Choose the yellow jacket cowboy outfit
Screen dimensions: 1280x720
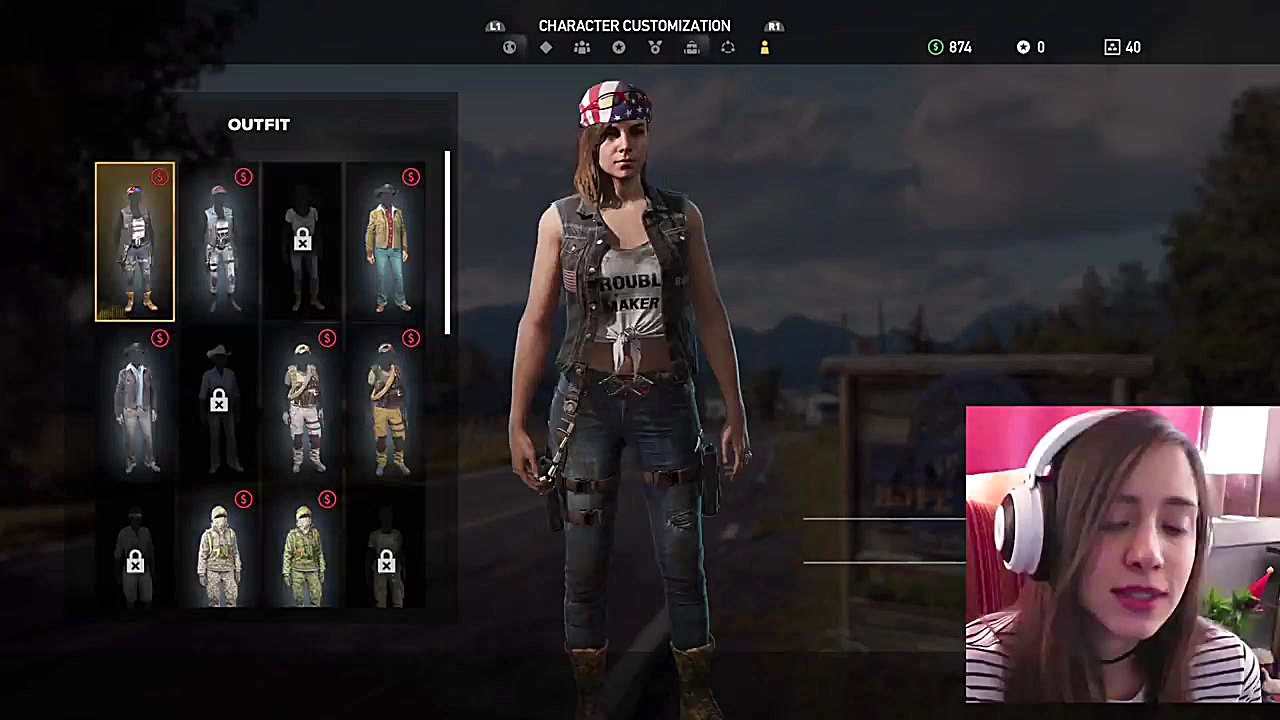[x=386, y=242]
